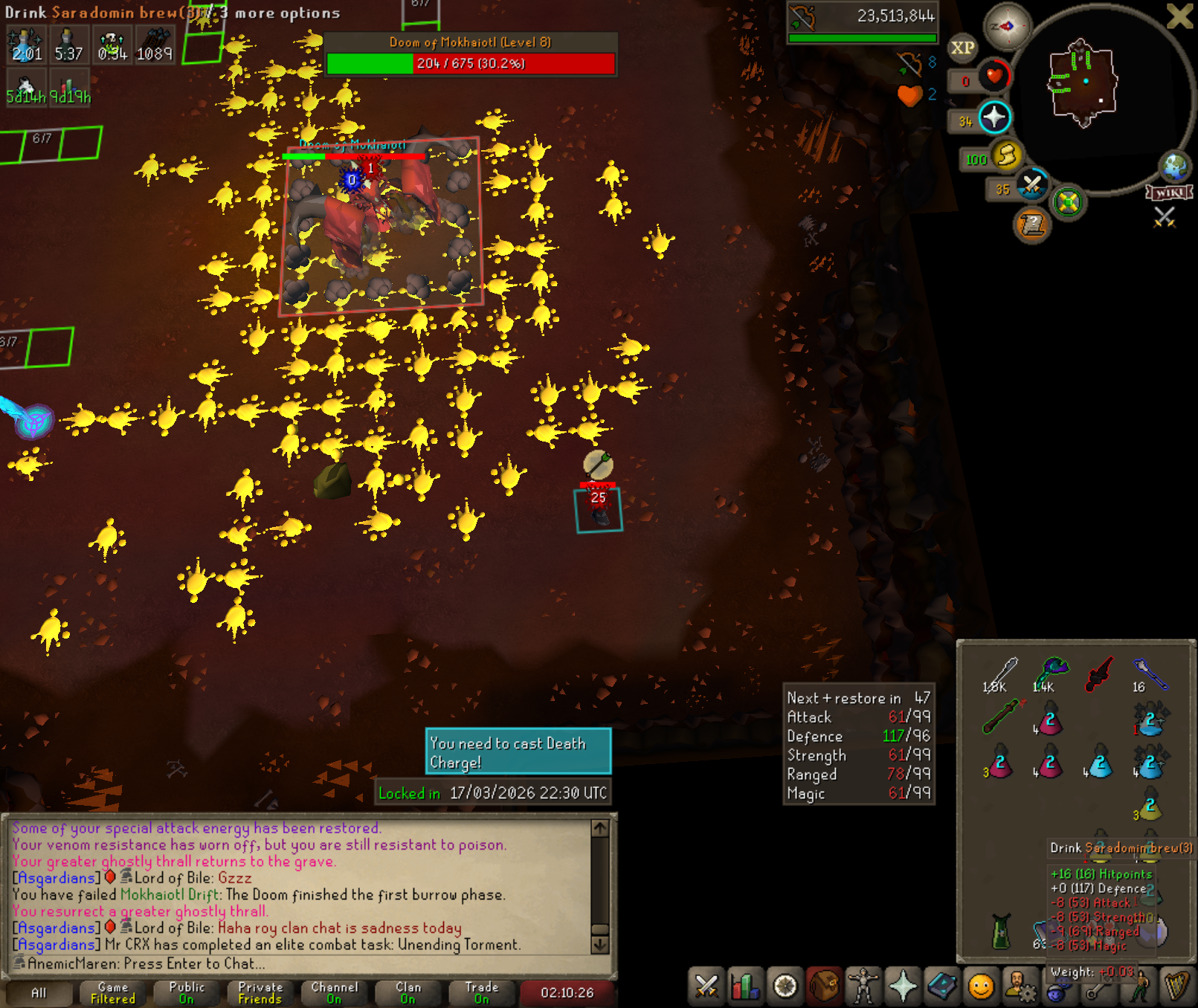Open the Emotes smiley tab
This screenshot has width=1198, height=1008.
[x=981, y=986]
